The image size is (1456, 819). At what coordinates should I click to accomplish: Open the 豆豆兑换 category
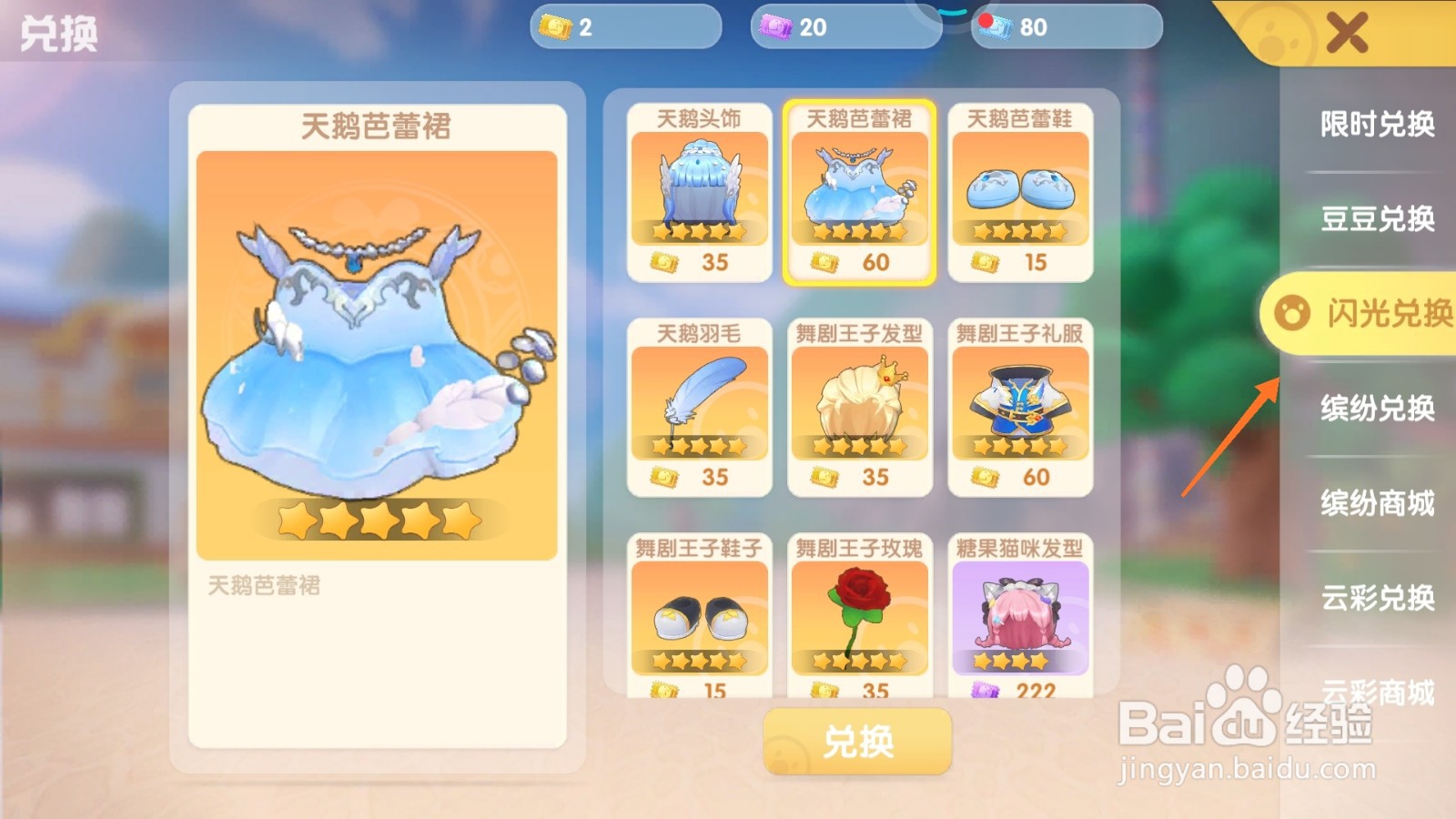point(1374,219)
